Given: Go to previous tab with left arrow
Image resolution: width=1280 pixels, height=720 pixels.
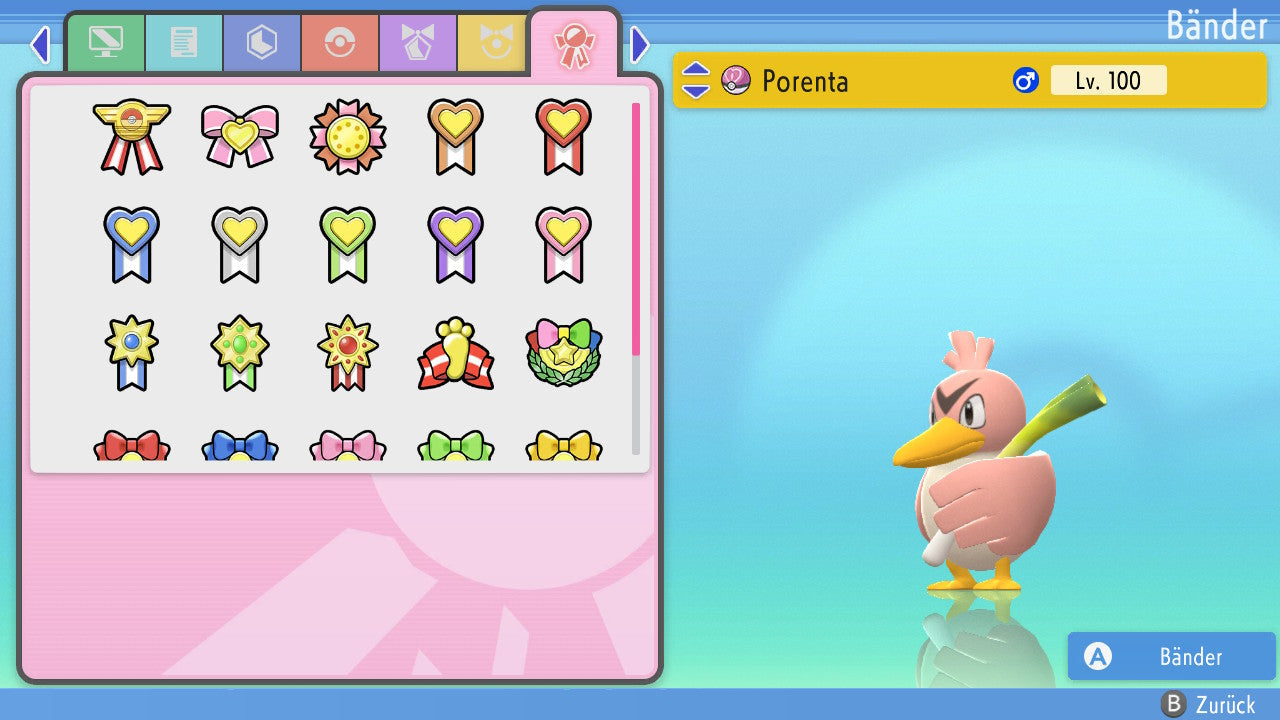Looking at the screenshot, I should pyautogui.click(x=40, y=44).
